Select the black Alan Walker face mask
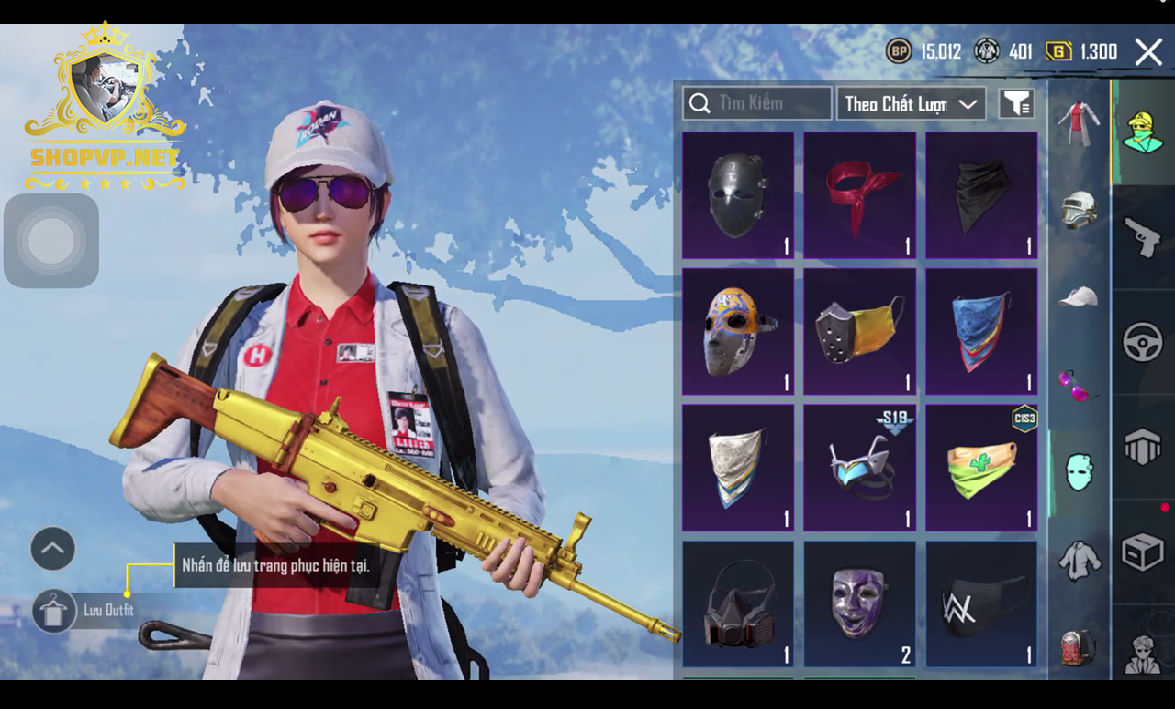 [981, 604]
